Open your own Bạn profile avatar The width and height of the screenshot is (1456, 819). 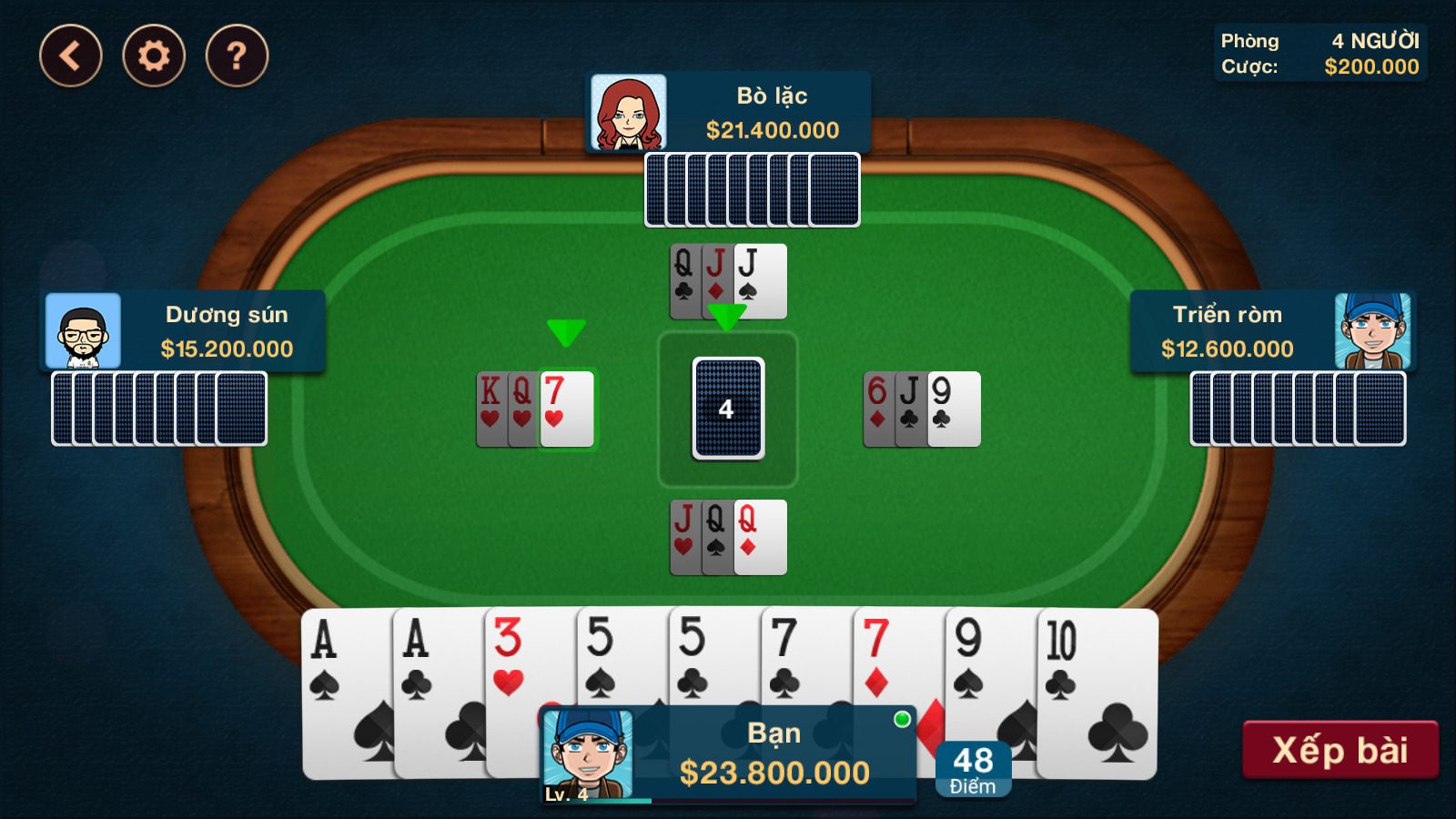(587, 754)
